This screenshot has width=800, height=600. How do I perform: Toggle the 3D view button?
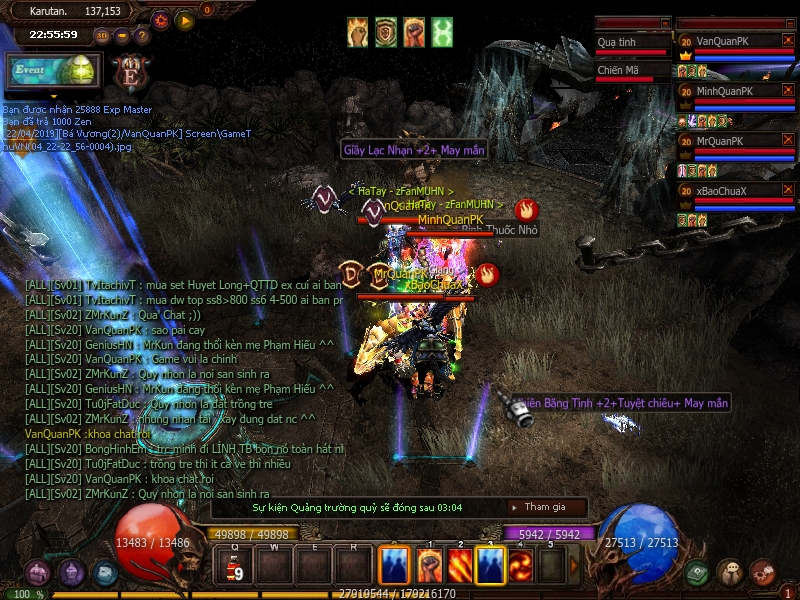[102, 35]
